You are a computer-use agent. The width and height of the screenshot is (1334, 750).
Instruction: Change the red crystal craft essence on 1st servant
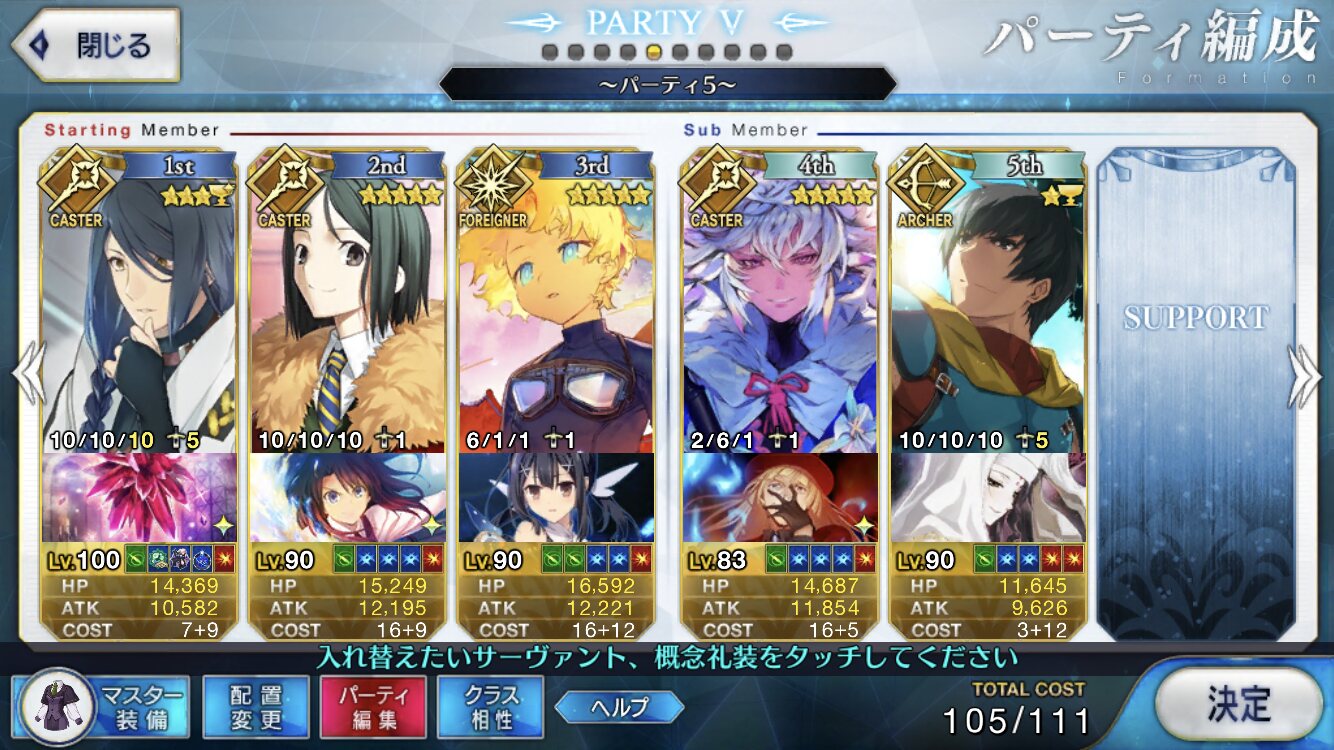[140, 497]
